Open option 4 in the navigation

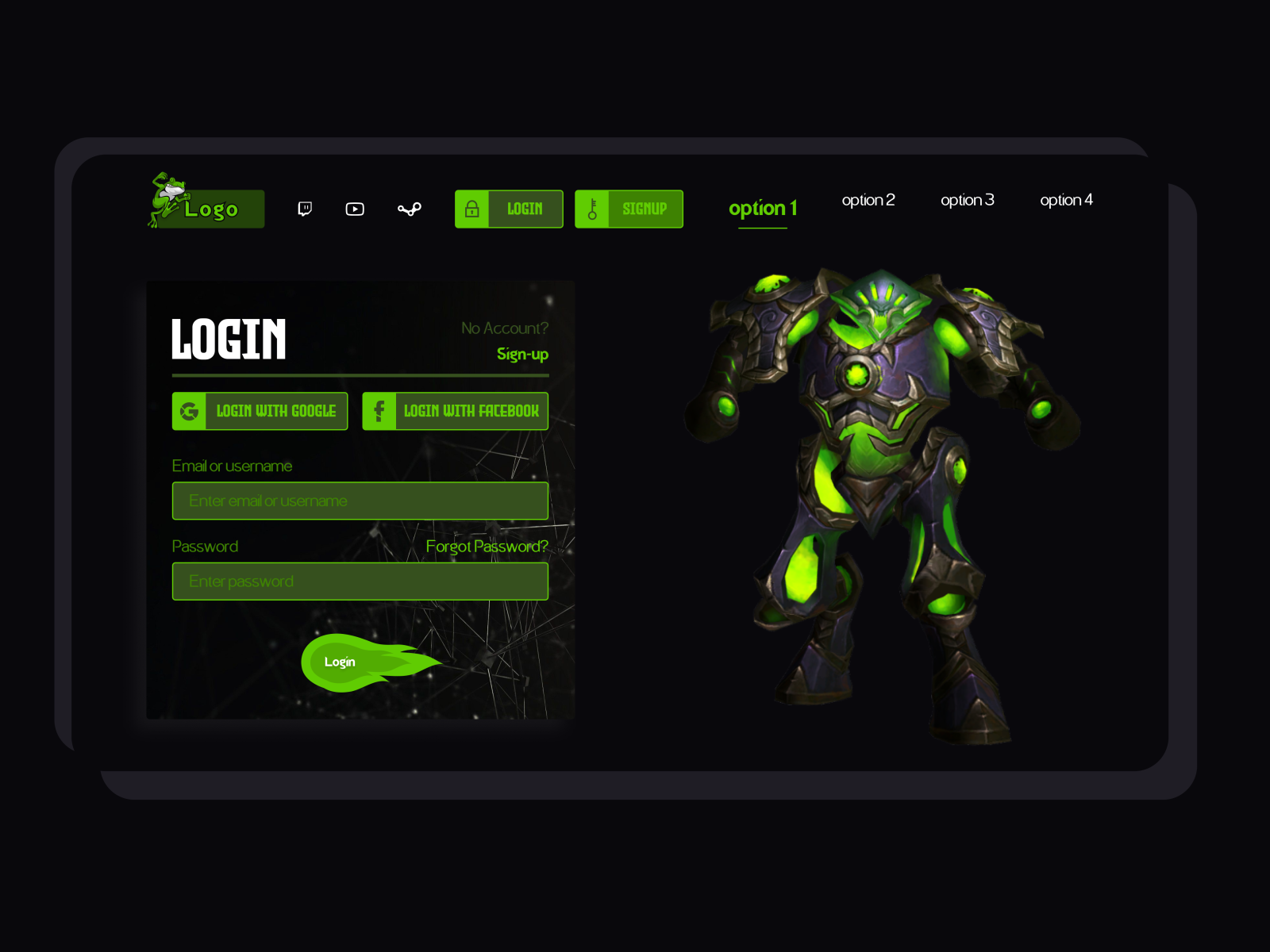tap(1067, 200)
